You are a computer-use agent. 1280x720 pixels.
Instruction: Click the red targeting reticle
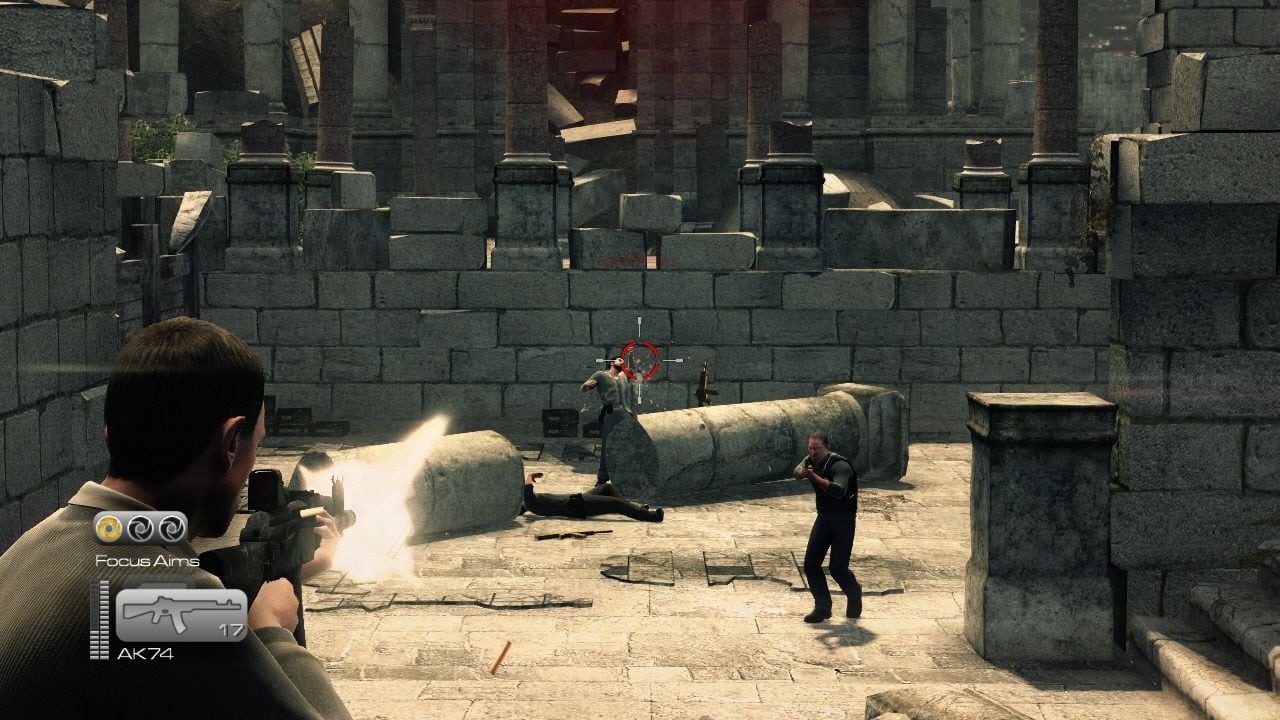pyautogui.click(x=640, y=360)
